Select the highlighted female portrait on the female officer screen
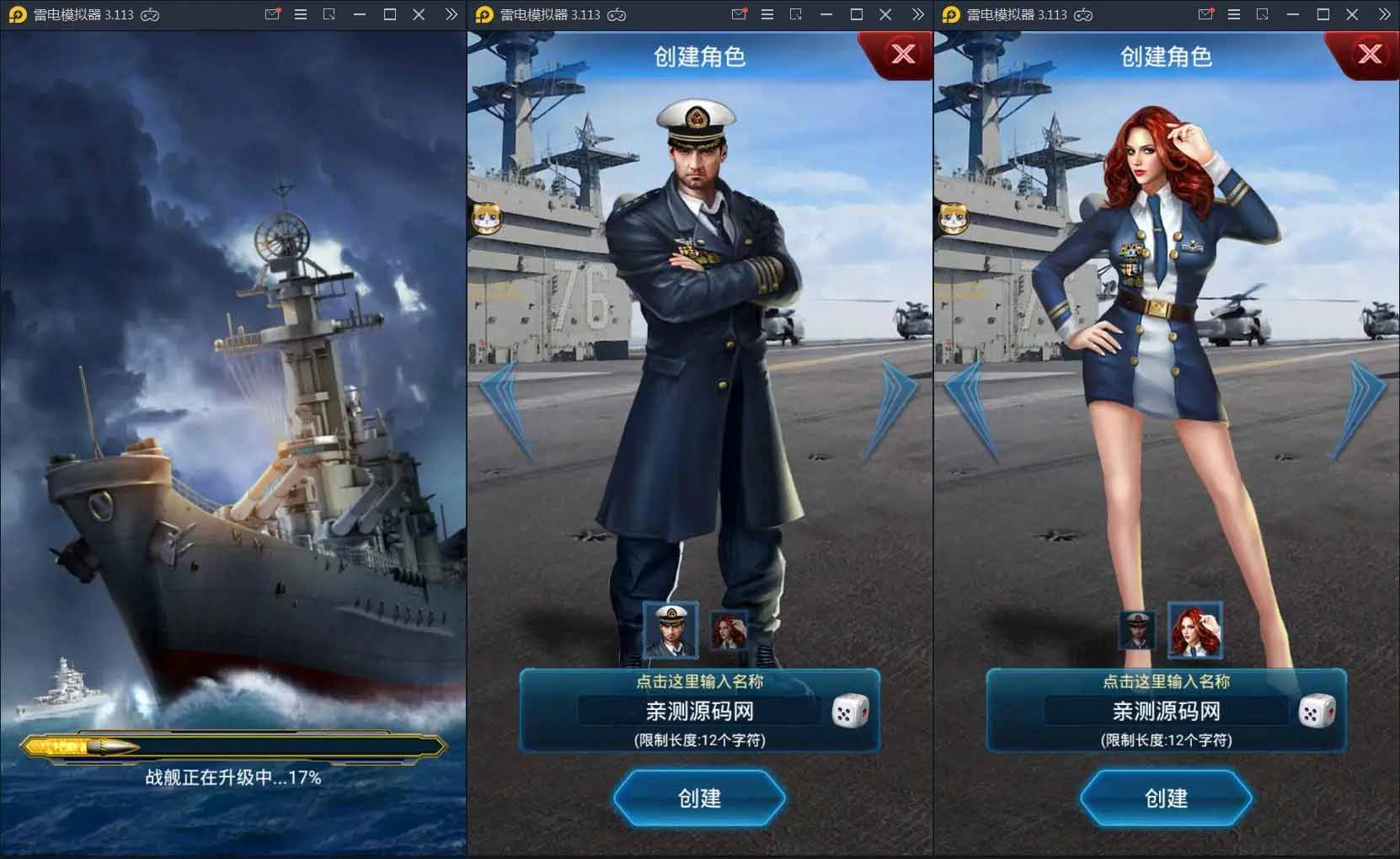The width and height of the screenshot is (1400, 859). [x=1194, y=630]
